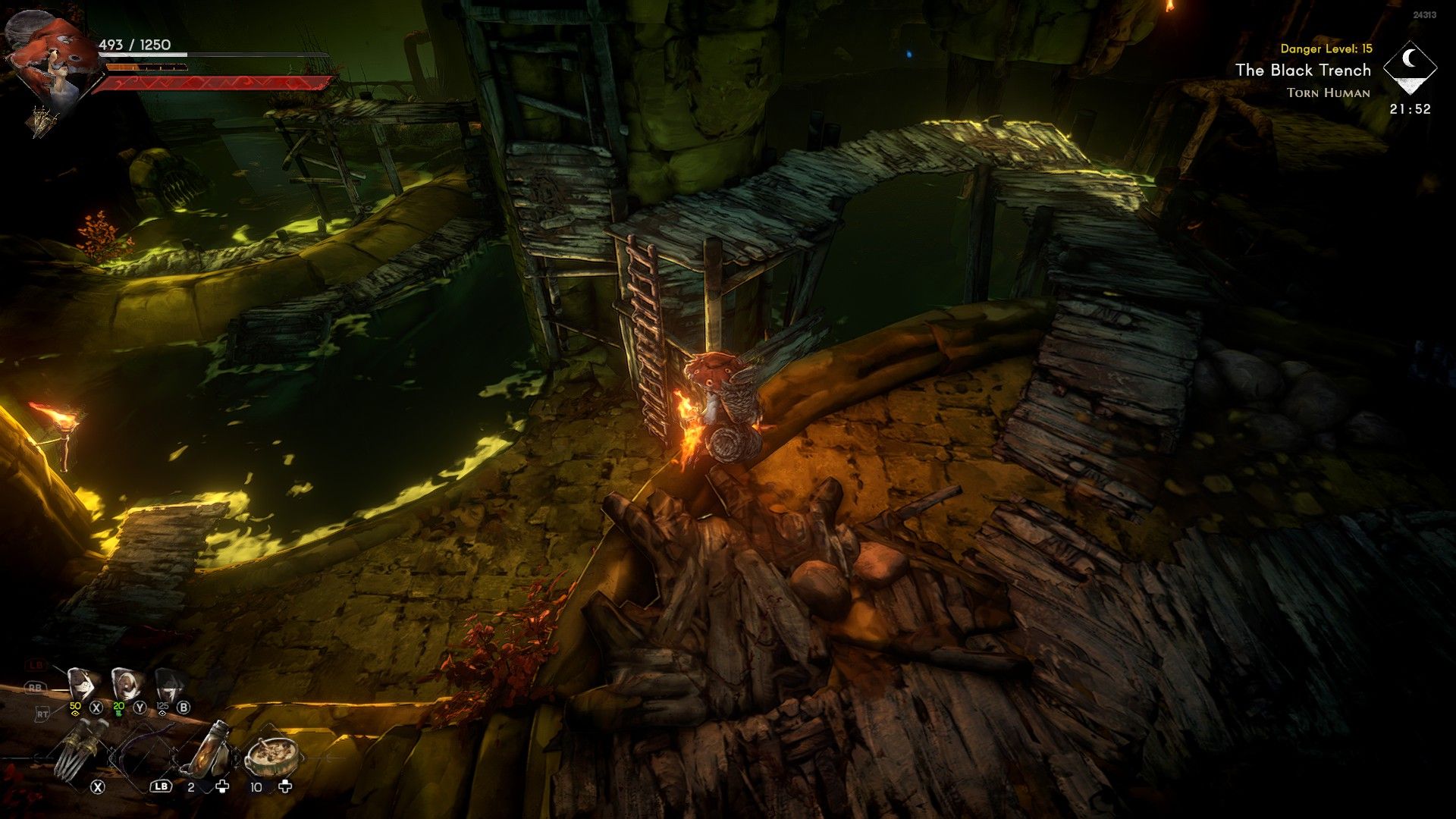Trigger the ability costing 125
Viewport: 1456px width, 819px height.
168,686
